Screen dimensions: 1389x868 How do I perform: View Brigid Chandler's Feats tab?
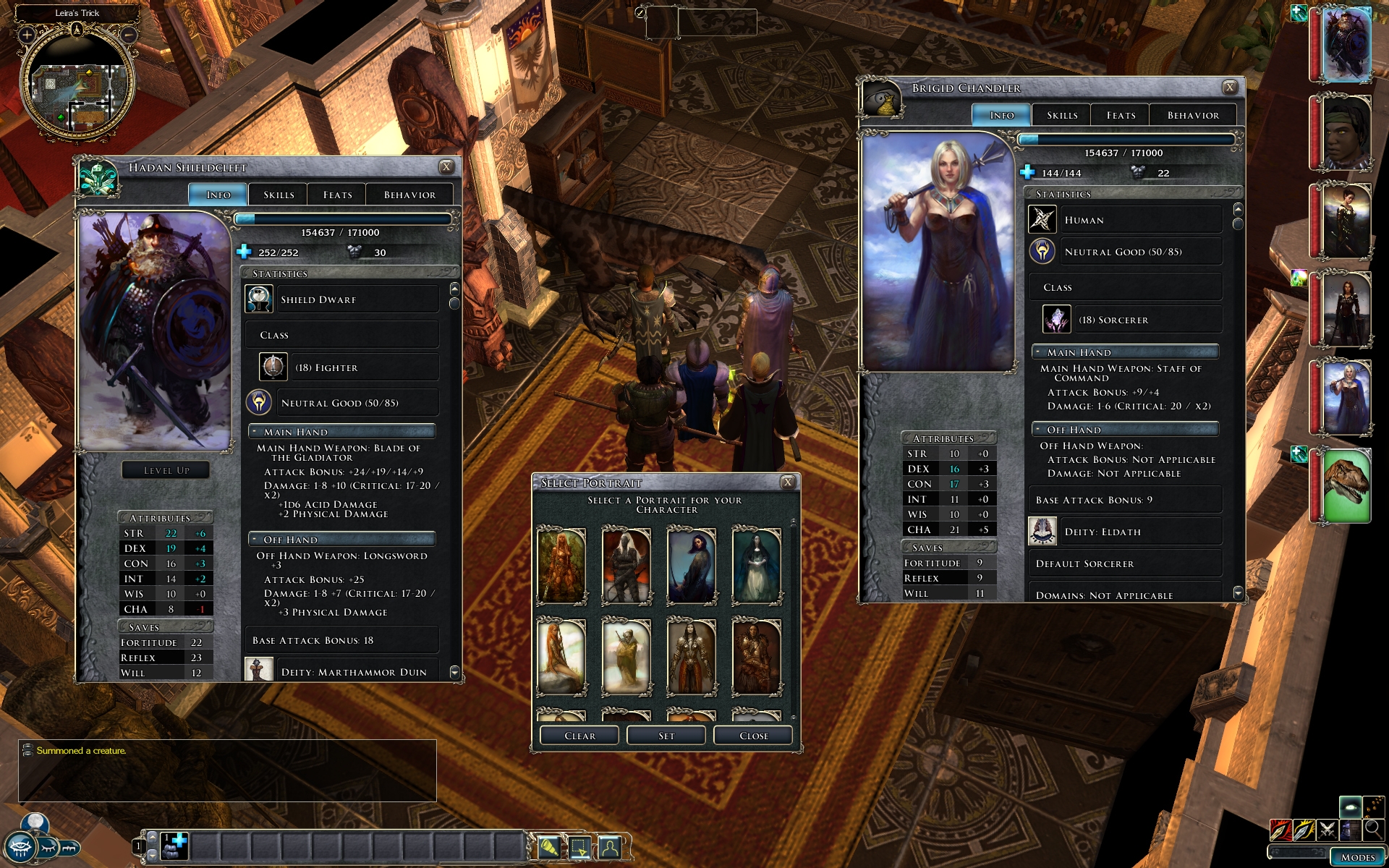coord(1121,115)
